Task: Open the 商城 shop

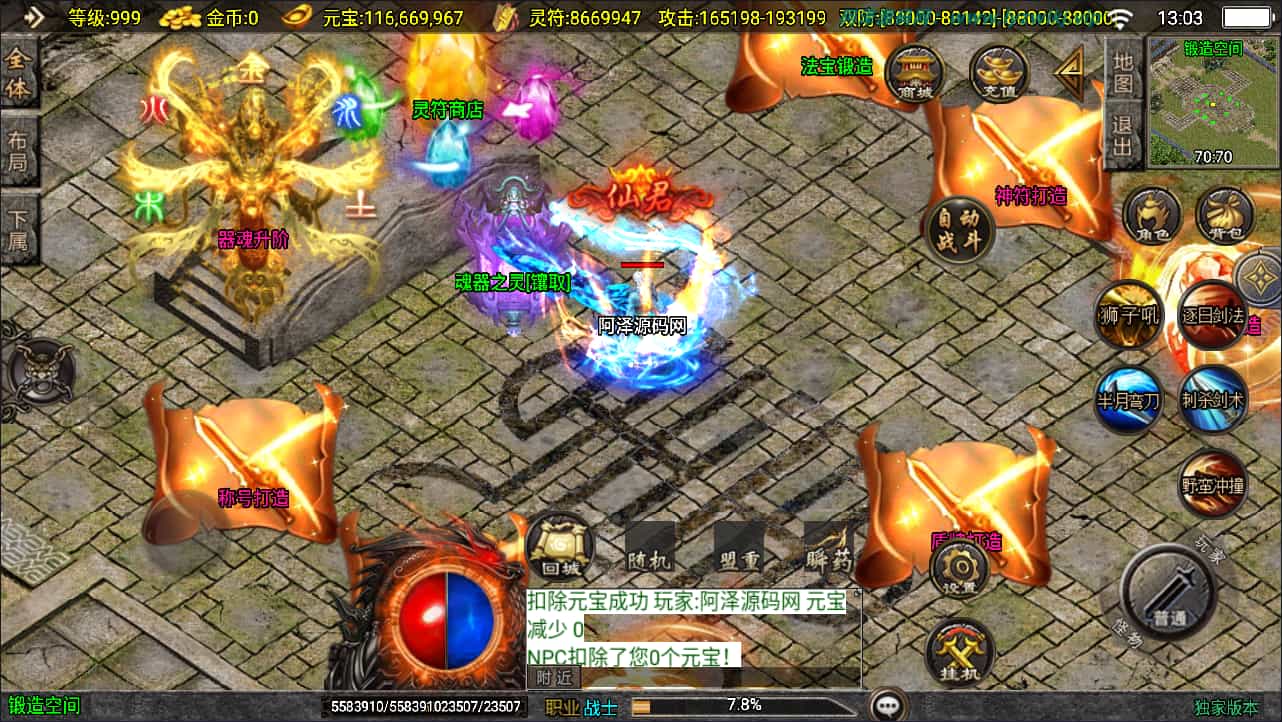Action: pos(915,73)
